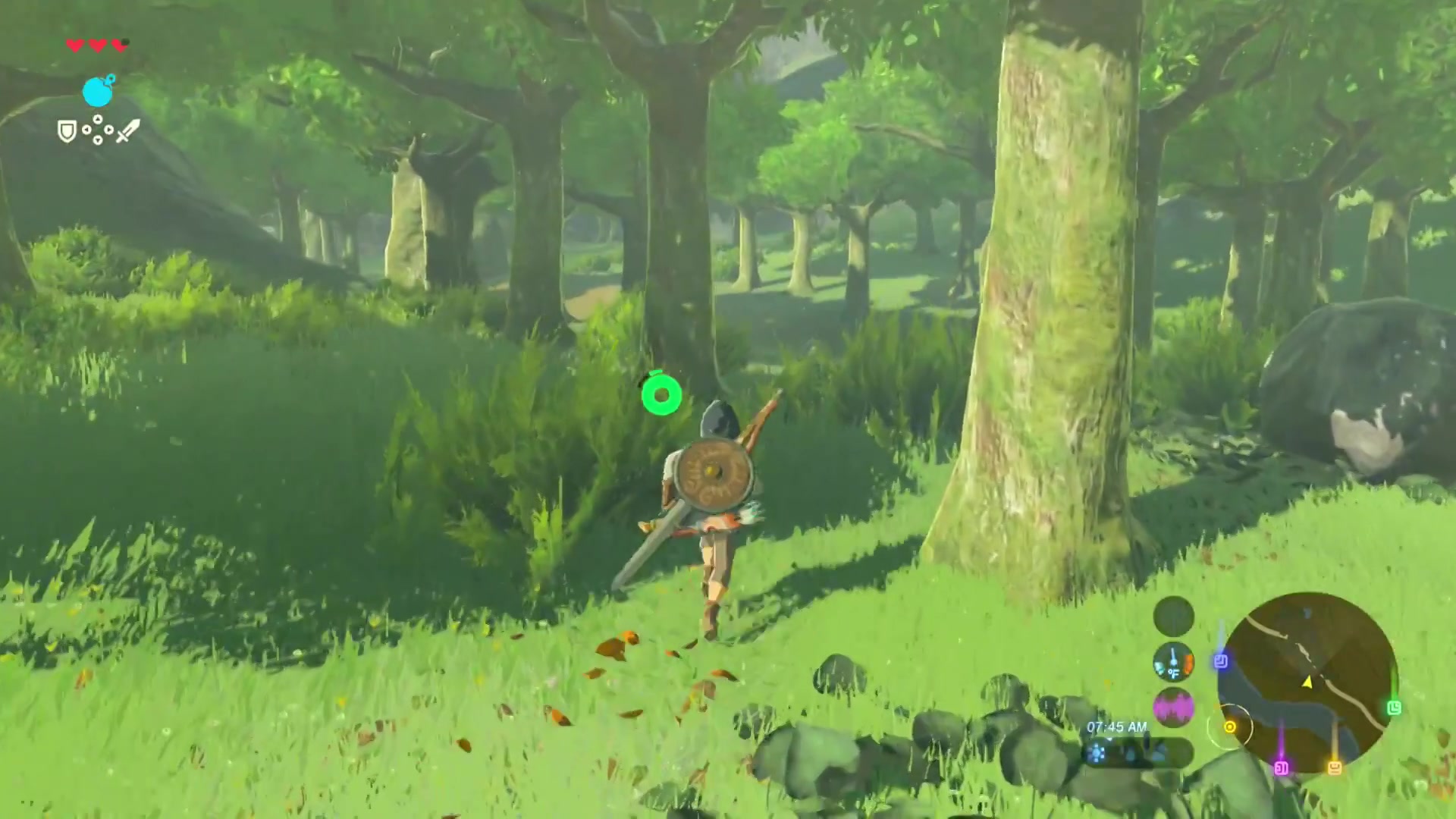Select the blue shrine marker on minimap edge
Viewport: 1456px width, 819px height.
pyautogui.click(x=1220, y=661)
